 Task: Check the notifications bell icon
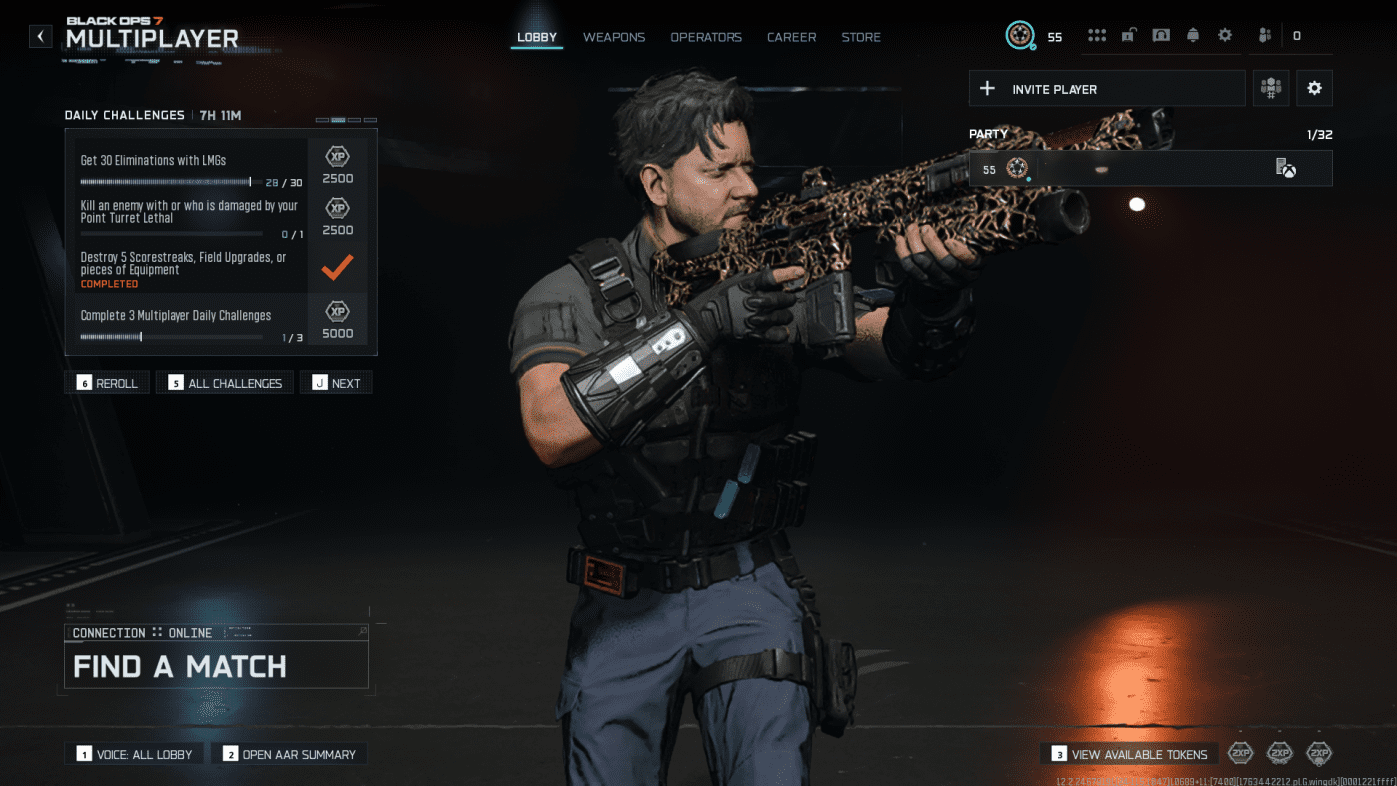1193,34
